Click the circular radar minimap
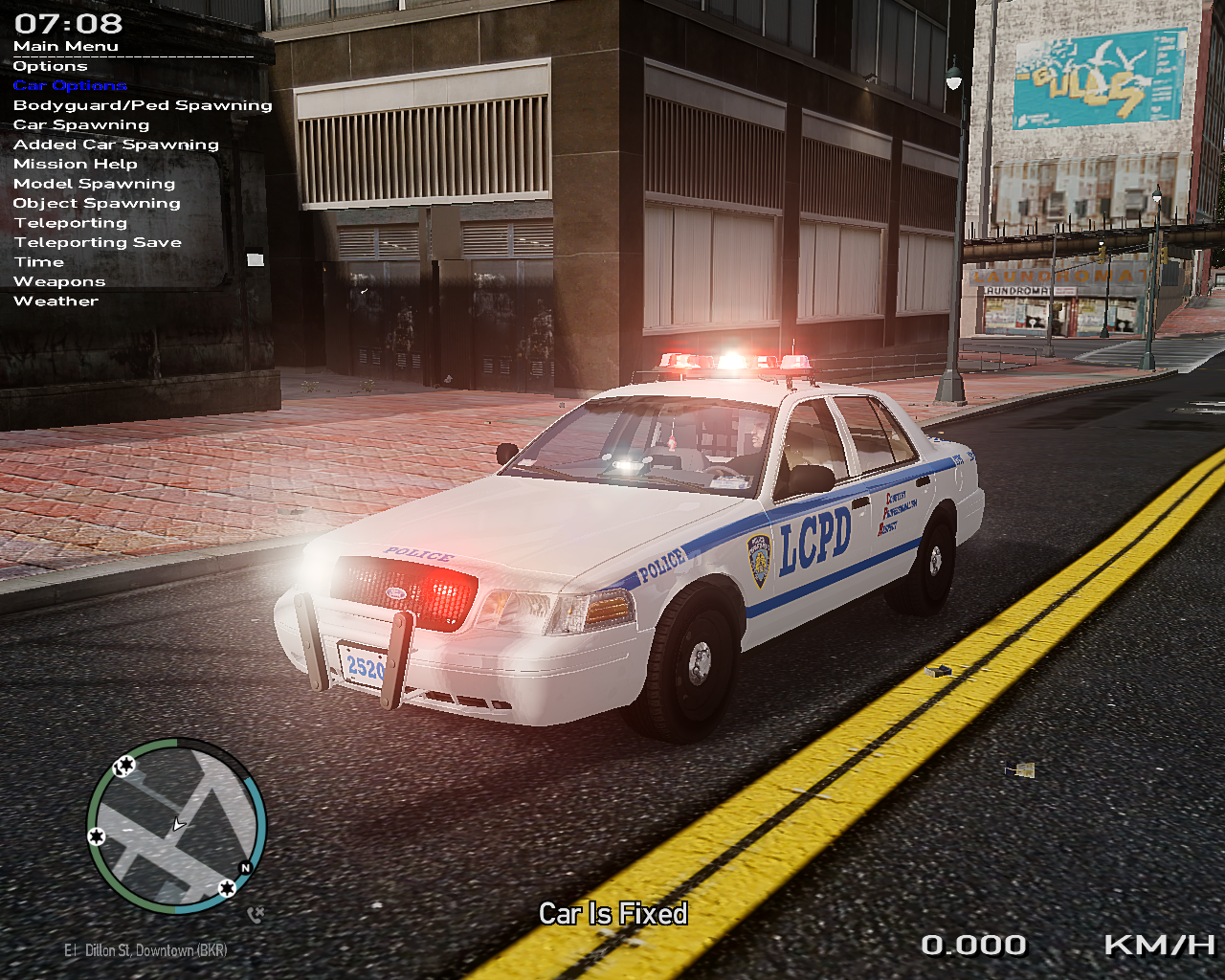The height and width of the screenshot is (980, 1225). pyautogui.click(x=176, y=825)
